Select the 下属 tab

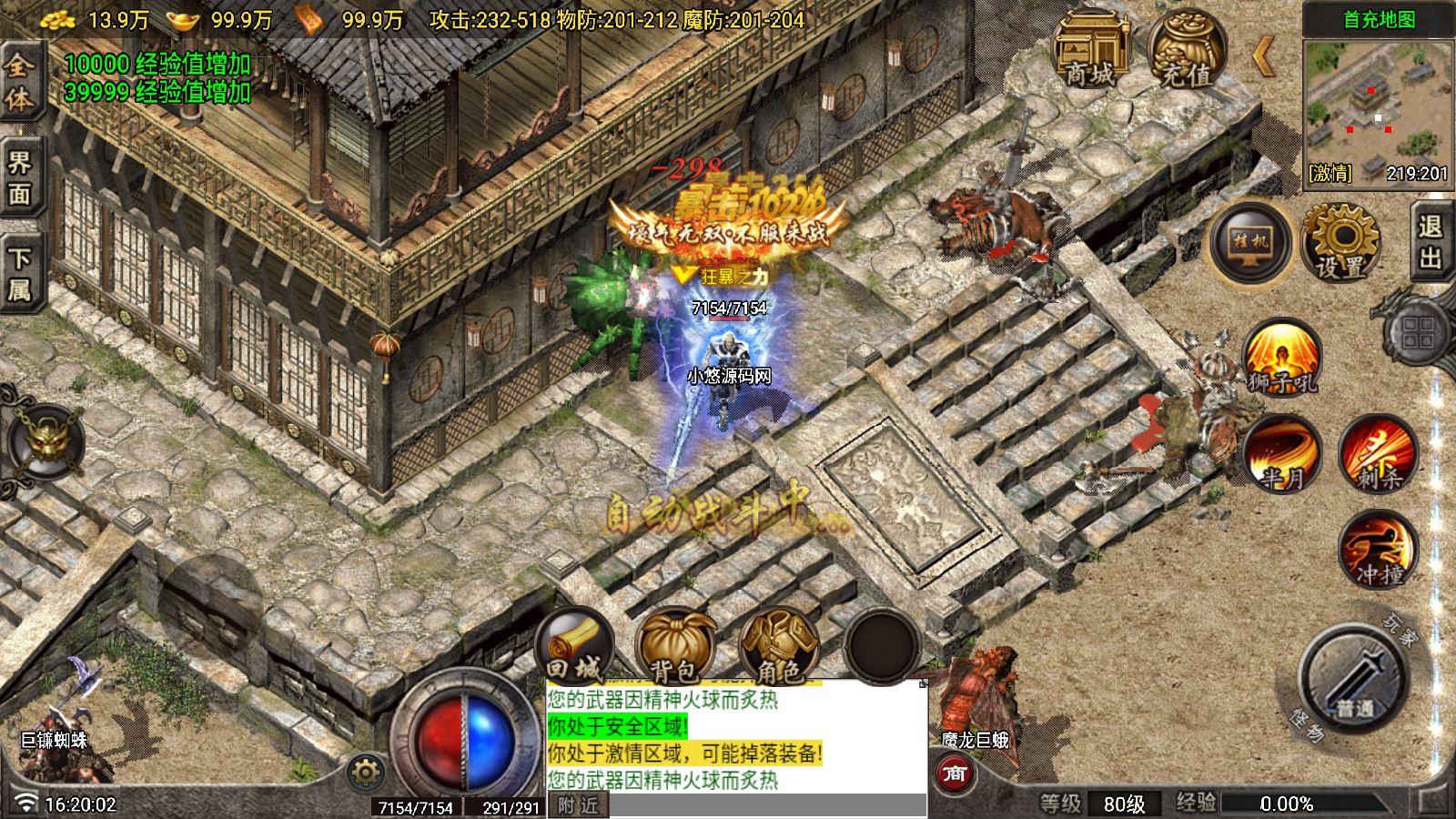click(x=20, y=274)
